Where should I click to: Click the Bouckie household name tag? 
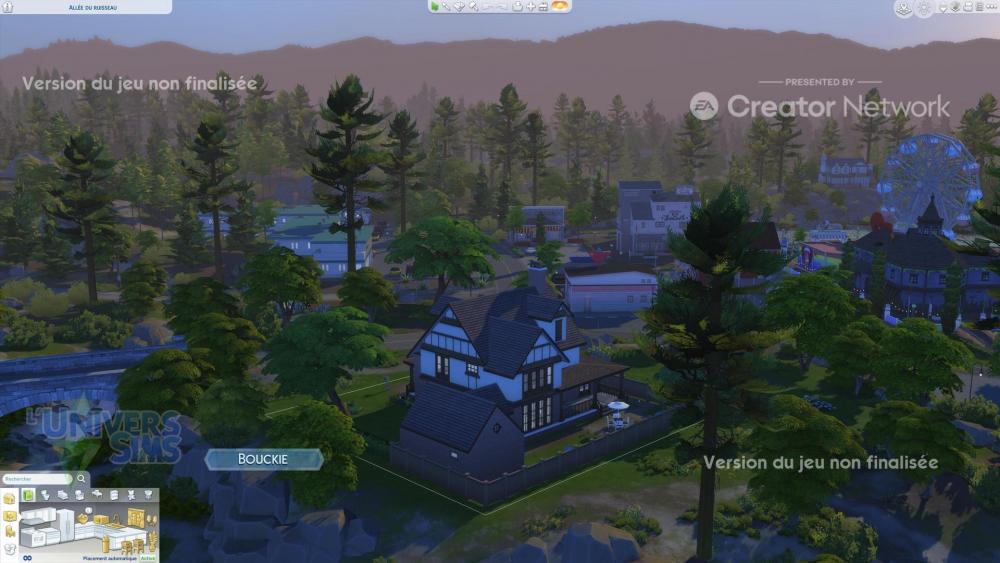coord(264,459)
